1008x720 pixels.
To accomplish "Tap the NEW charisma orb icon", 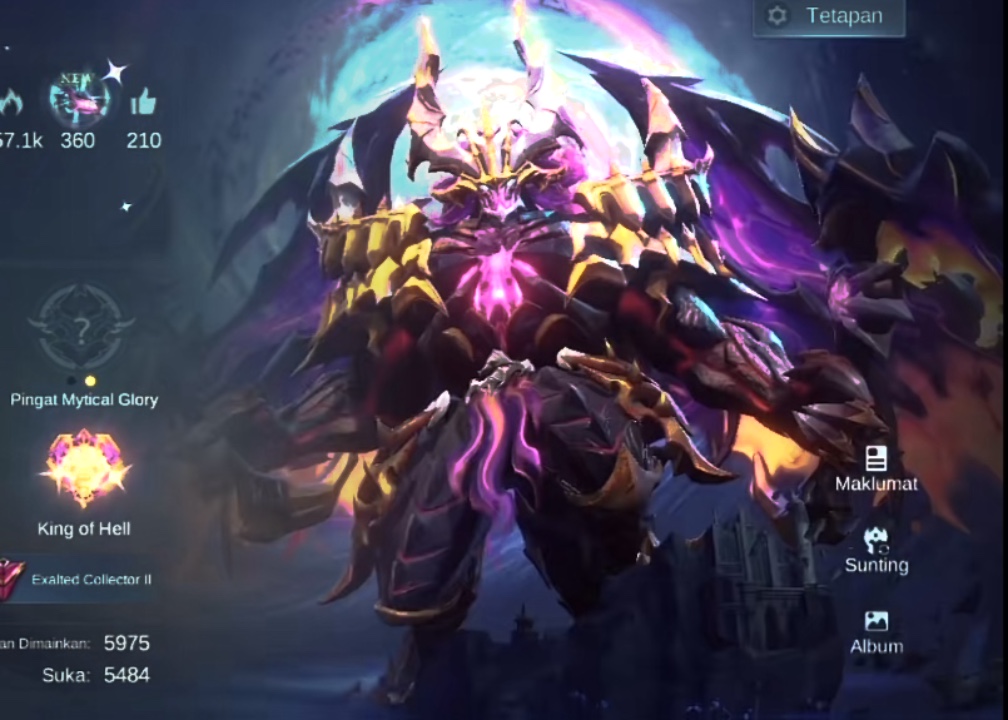I will click(78, 101).
